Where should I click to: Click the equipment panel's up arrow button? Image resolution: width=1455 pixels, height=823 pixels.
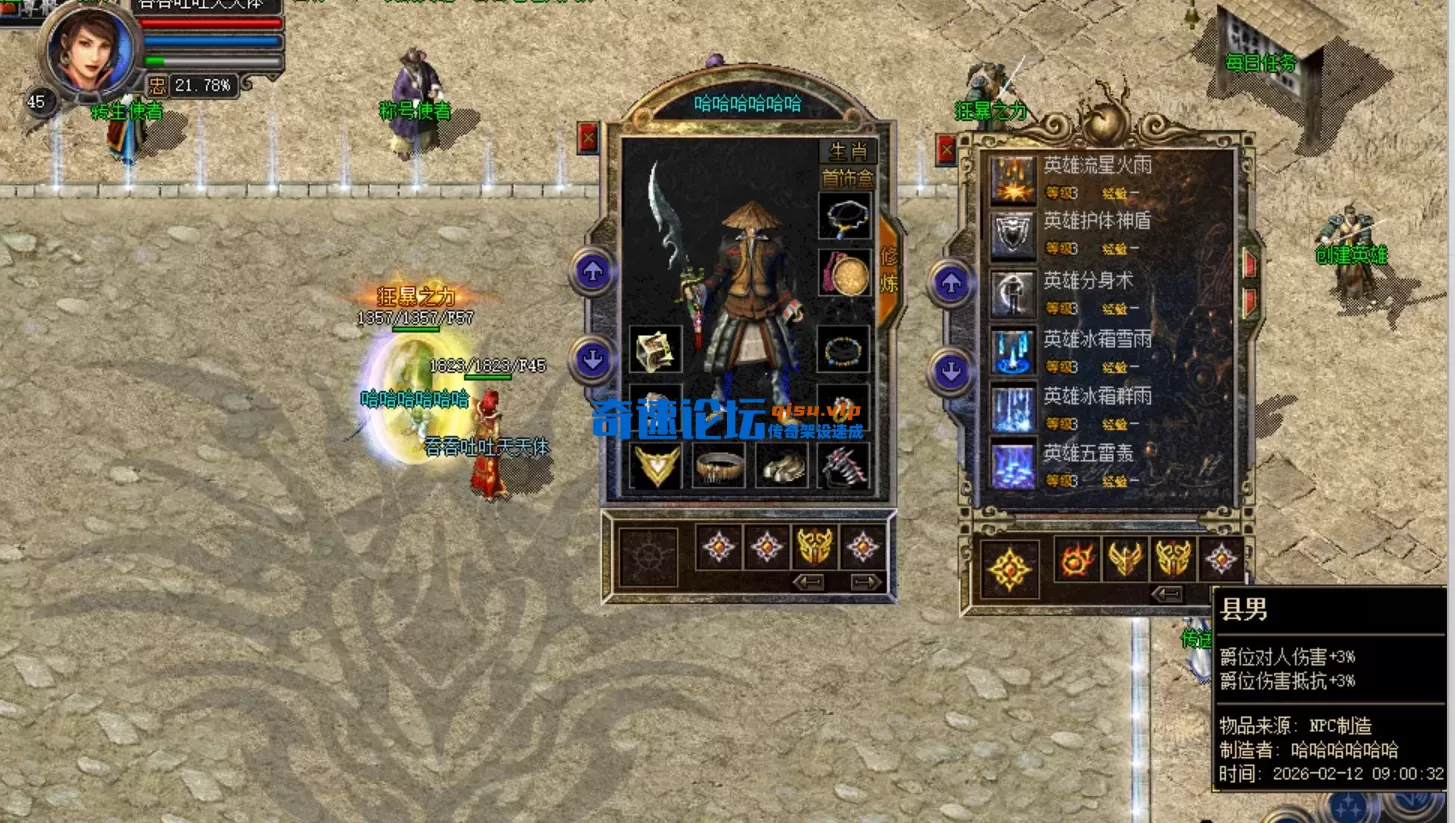(593, 272)
